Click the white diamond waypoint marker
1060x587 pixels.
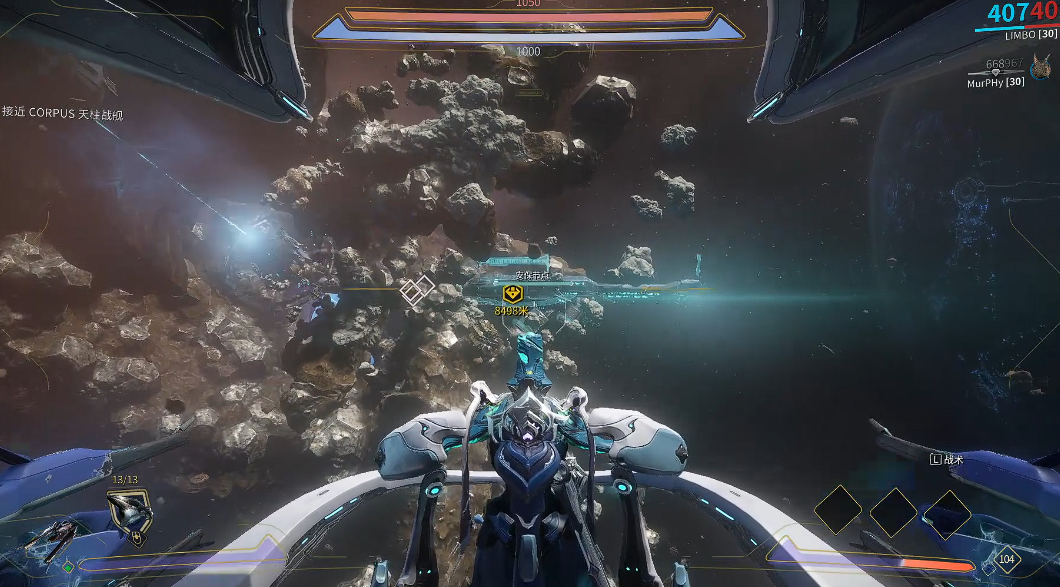tap(417, 291)
